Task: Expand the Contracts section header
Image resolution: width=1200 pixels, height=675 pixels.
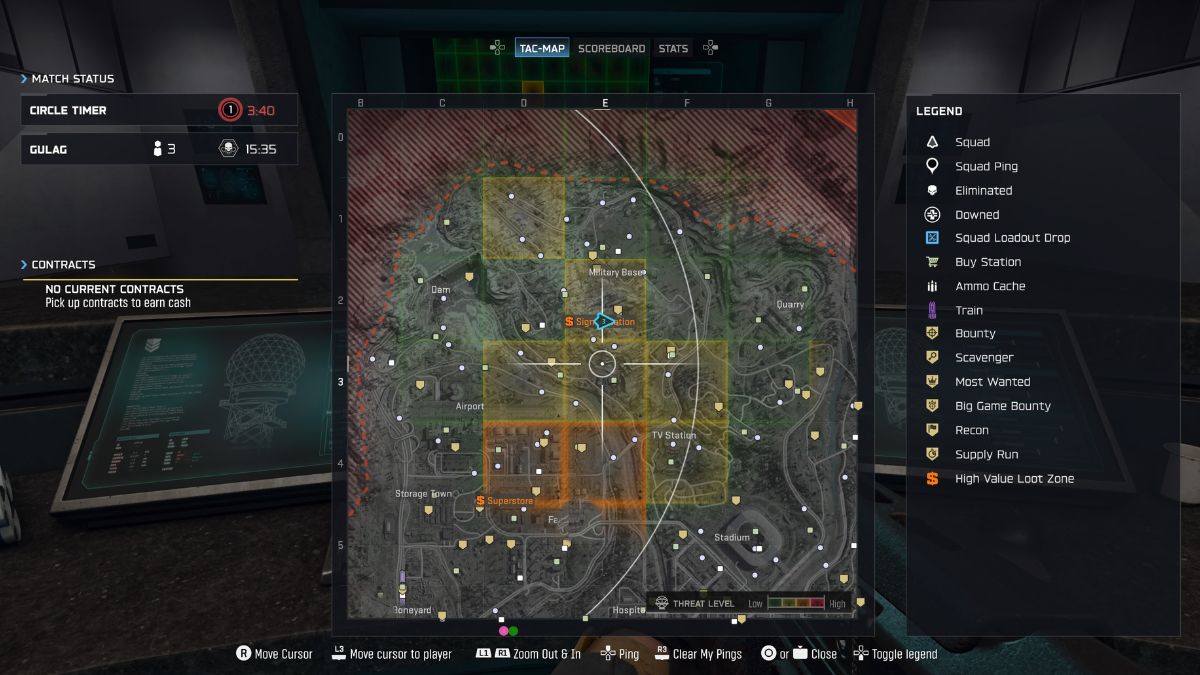Action: point(63,265)
